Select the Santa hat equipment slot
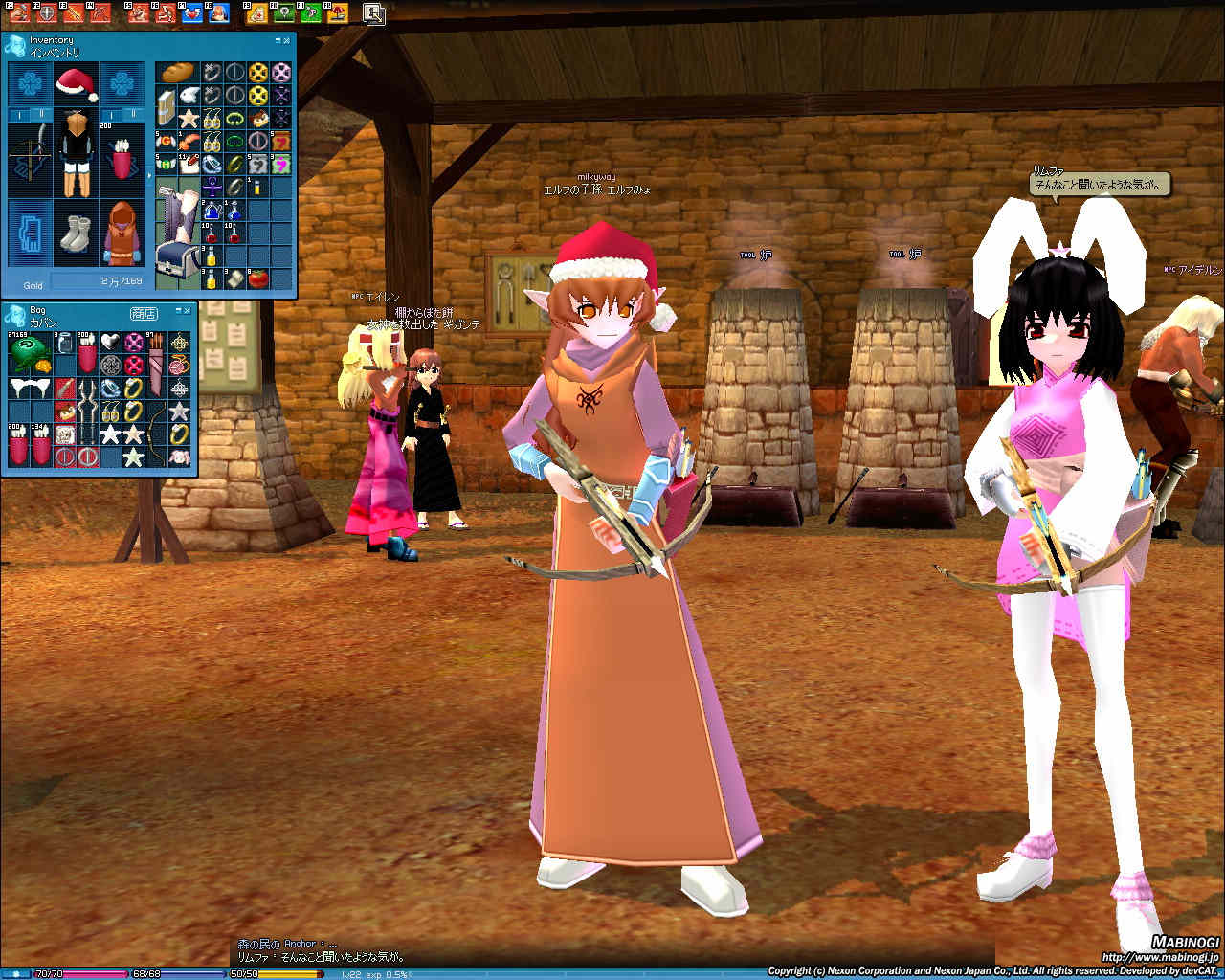This screenshot has height=980, width=1225. click(77, 84)
